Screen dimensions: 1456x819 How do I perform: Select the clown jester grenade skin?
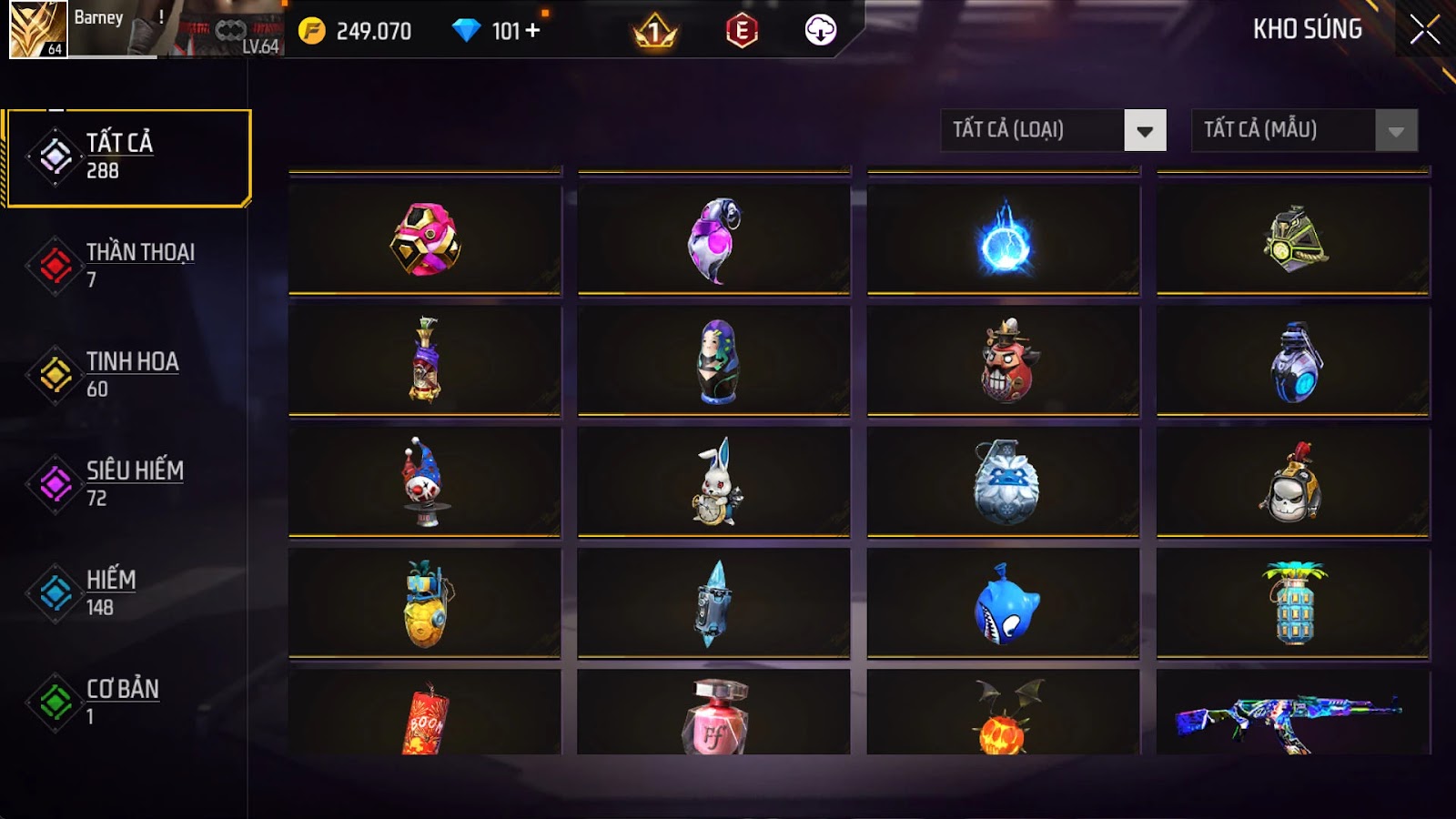(x=425, y=482)
